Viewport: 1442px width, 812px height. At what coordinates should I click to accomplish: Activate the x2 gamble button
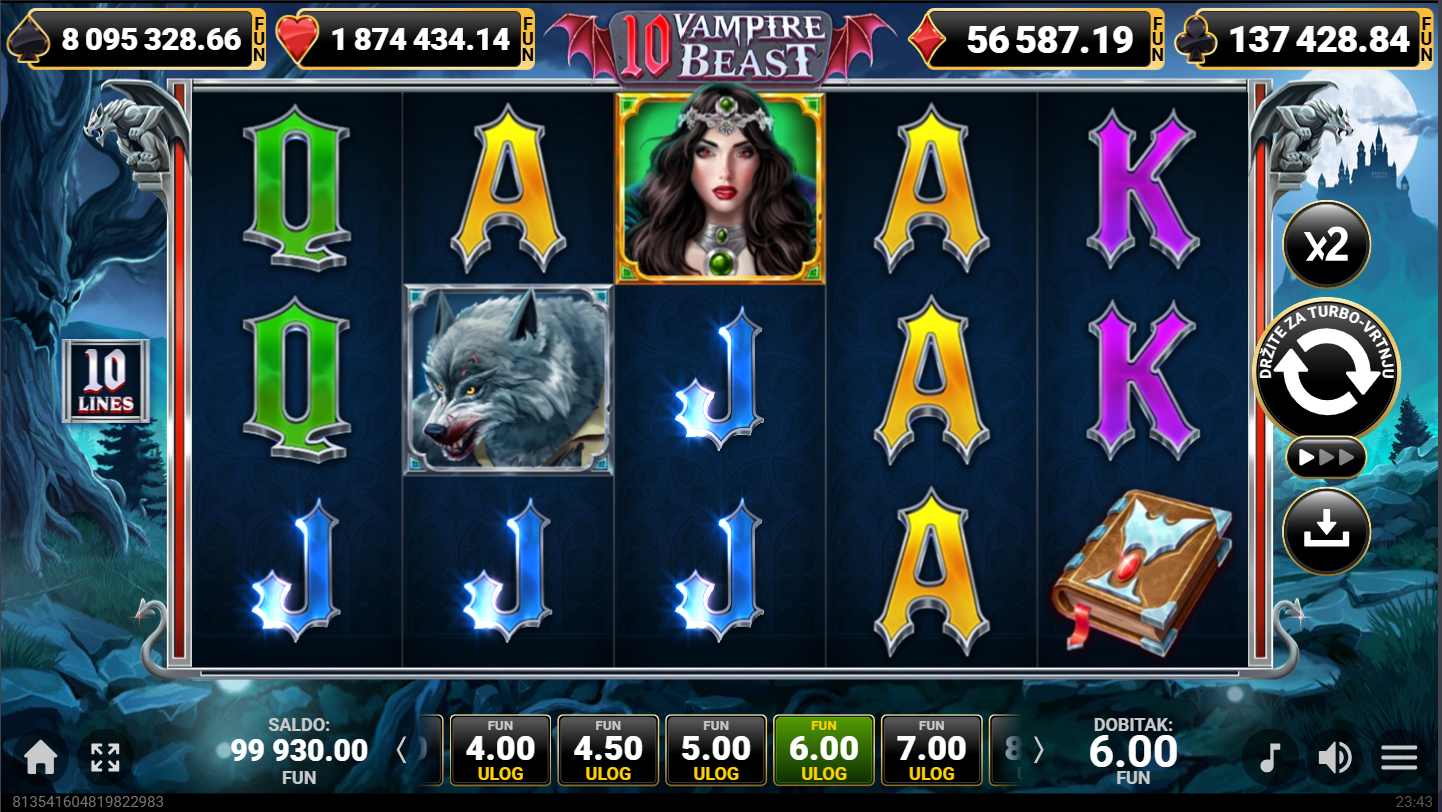(1326, 245)
